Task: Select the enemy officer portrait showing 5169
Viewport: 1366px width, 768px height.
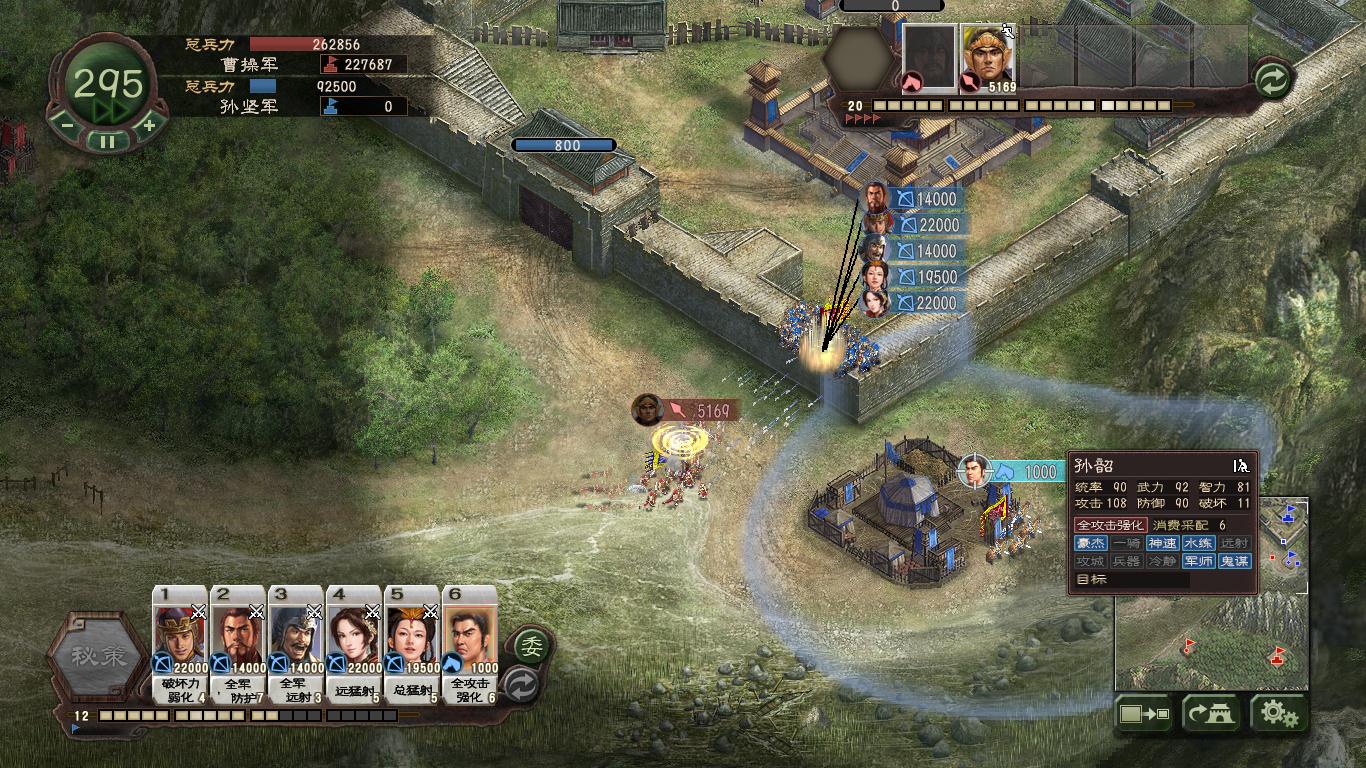Action: coord(988,58)
